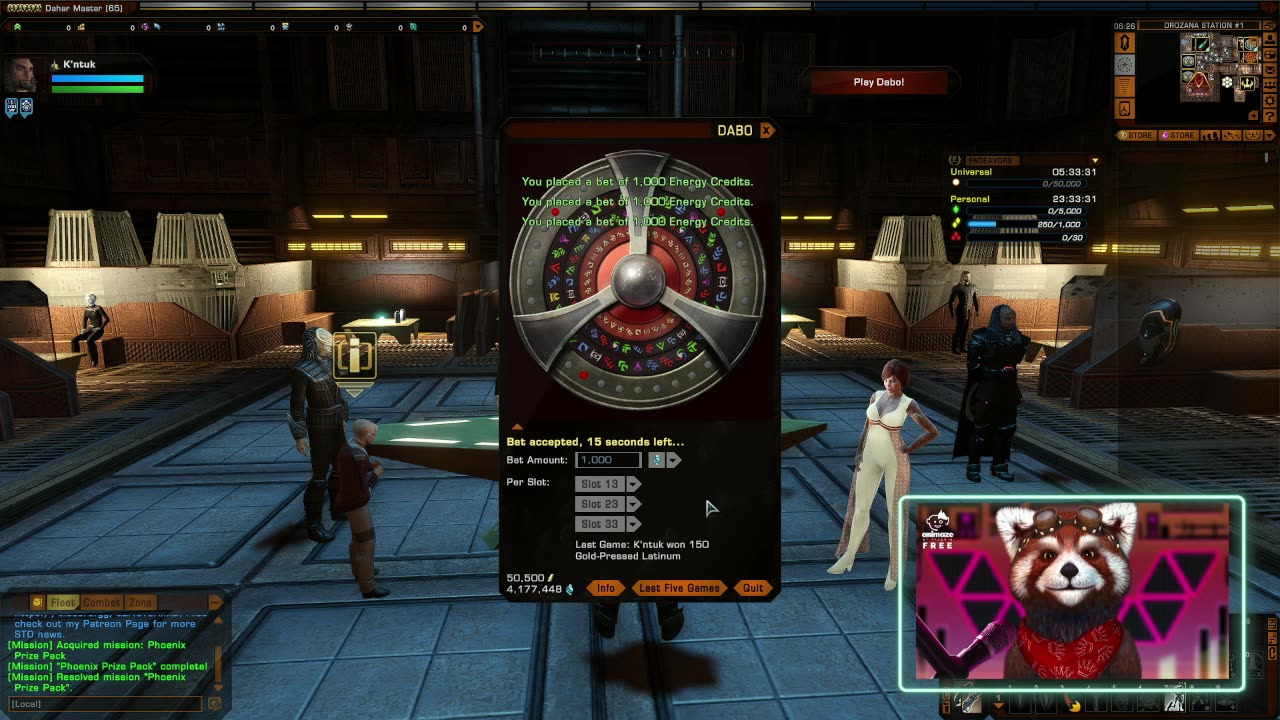The height and width of the screenshot is (720, 1280).
Task: Open the Slot 23 dropdown
Action: pyautogui.click(x=633, y=504)
